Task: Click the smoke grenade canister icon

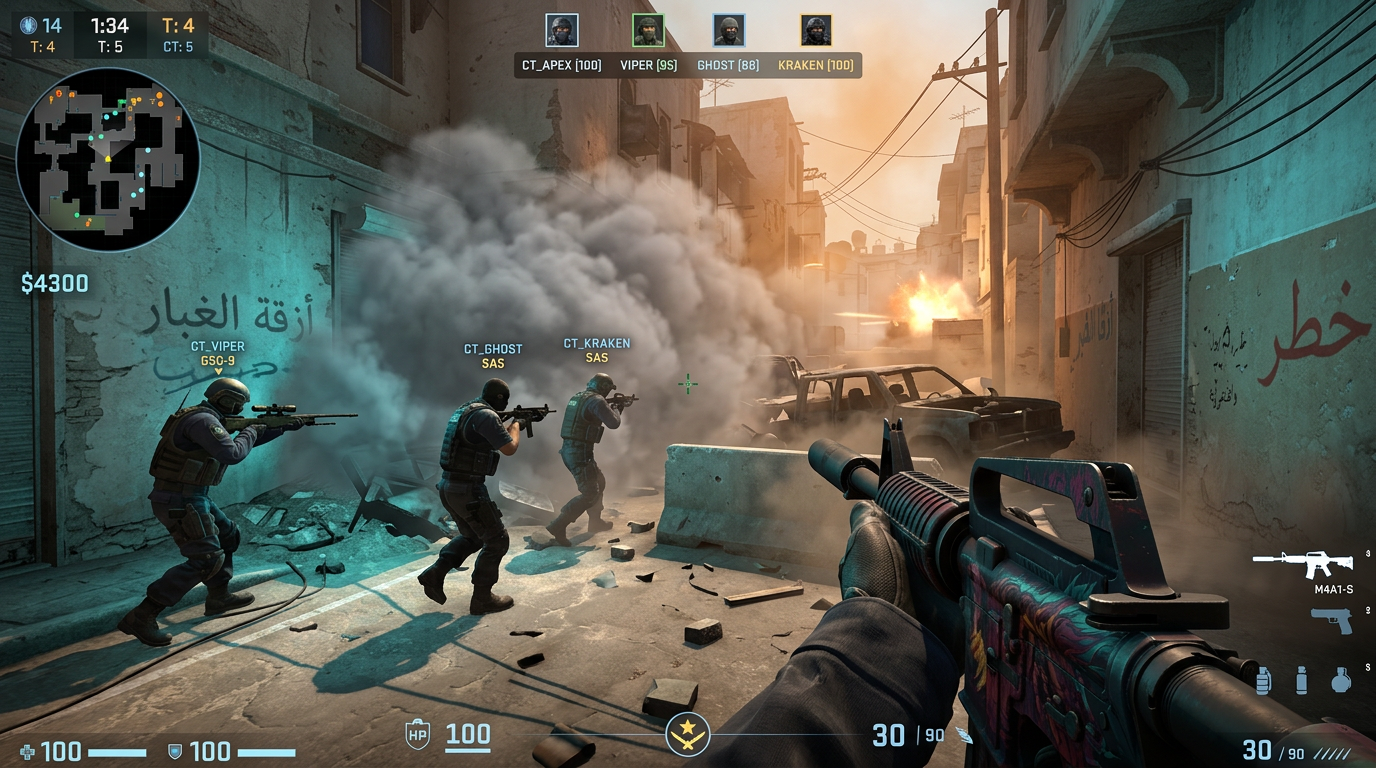Action: pos(1302,681)
